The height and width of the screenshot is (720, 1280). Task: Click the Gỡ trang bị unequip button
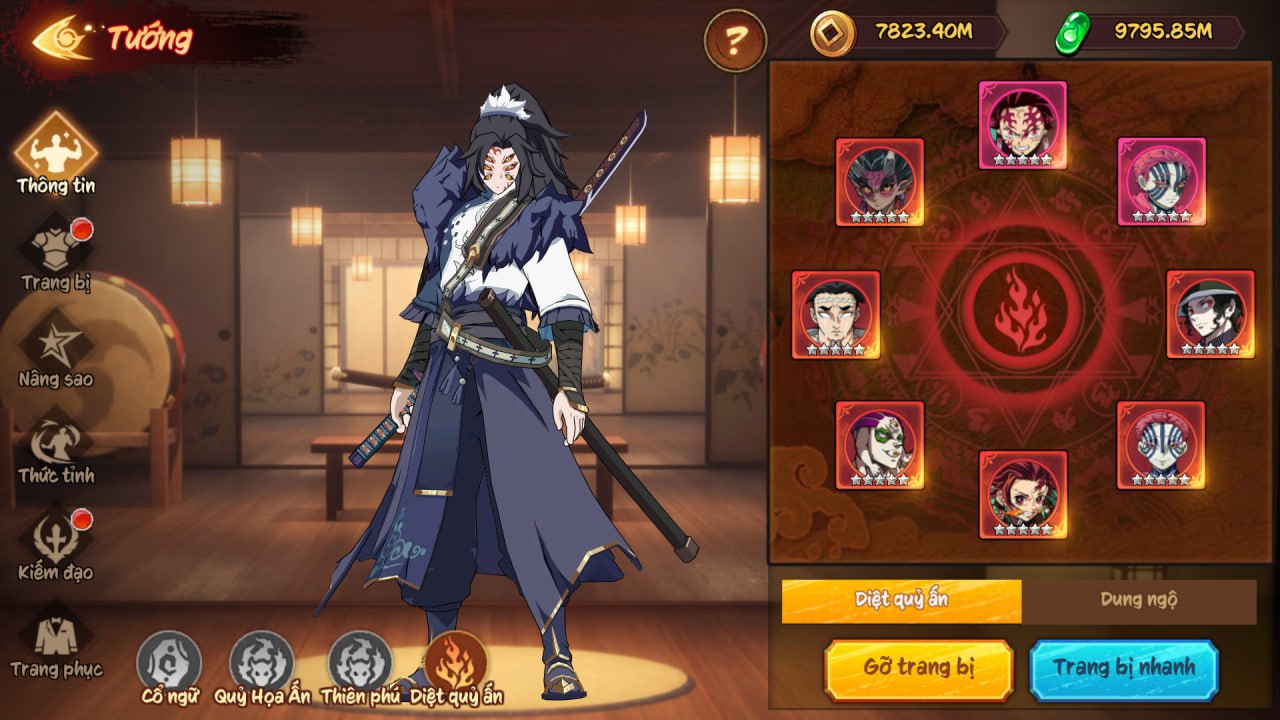(x=918, y=668)
